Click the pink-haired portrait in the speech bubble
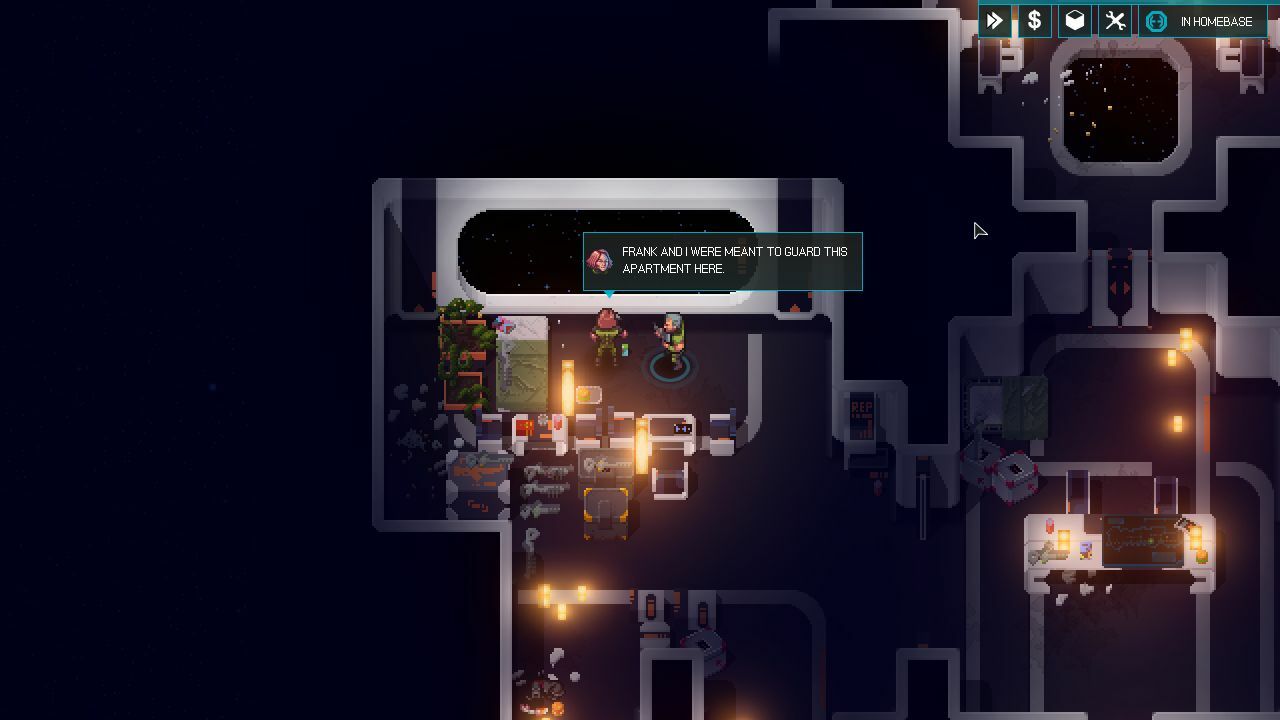Viewport: 1280px width, 720px height. coord(598,258)
